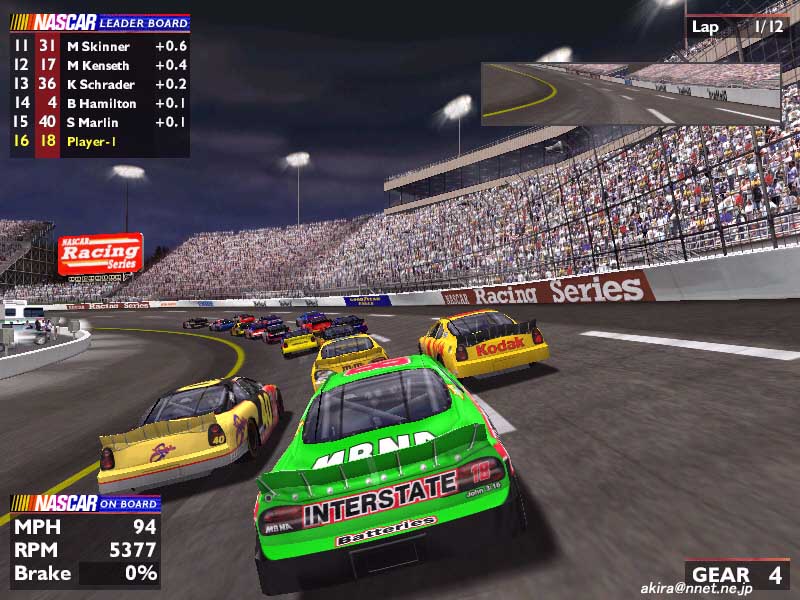
Task: Click the NASCAR On Board panel header
Action: coord(84,503)
